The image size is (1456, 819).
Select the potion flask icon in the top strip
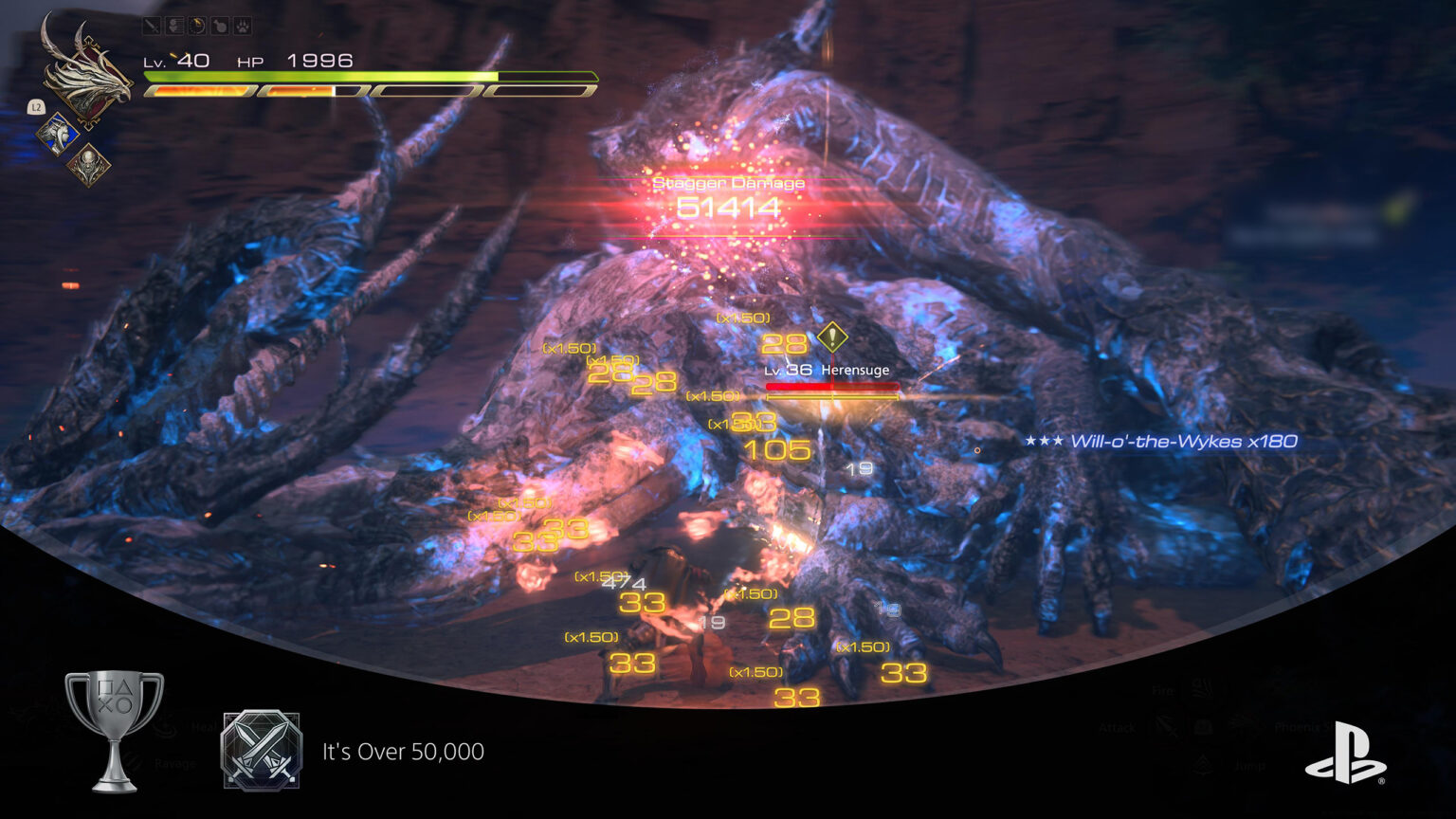pyautogui.click(x=220, y=26)
